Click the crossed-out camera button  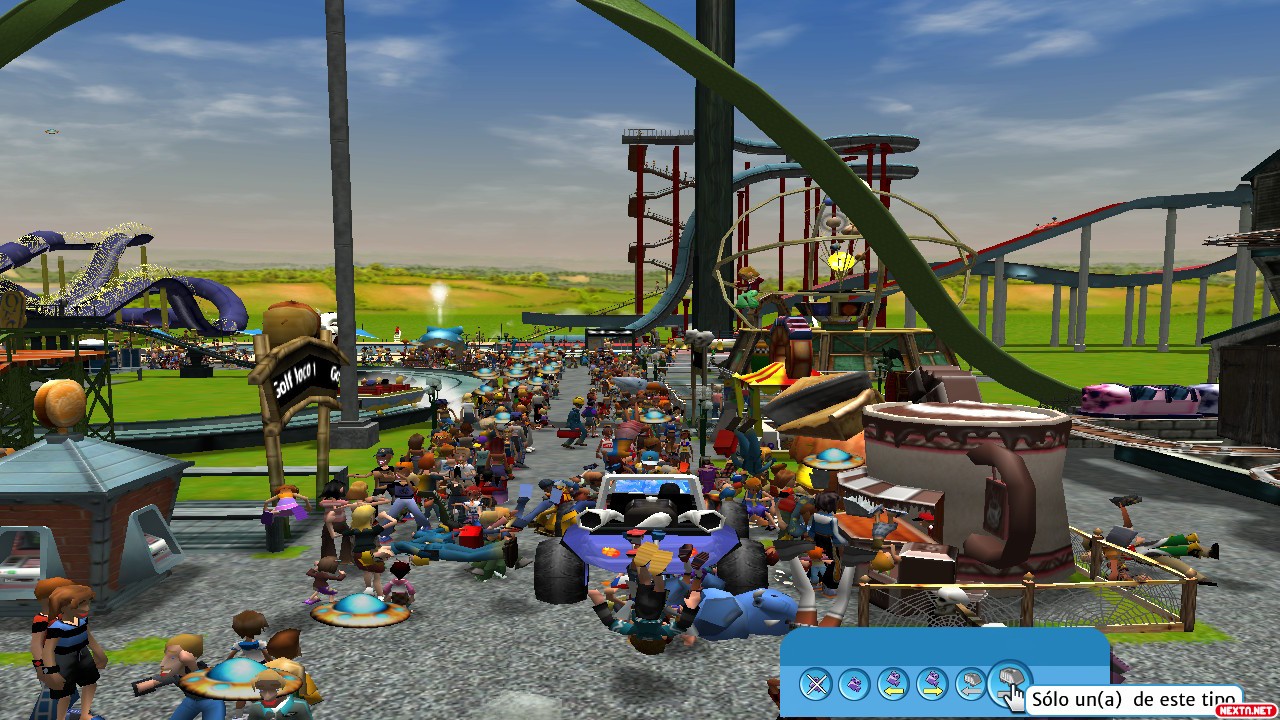817,685
